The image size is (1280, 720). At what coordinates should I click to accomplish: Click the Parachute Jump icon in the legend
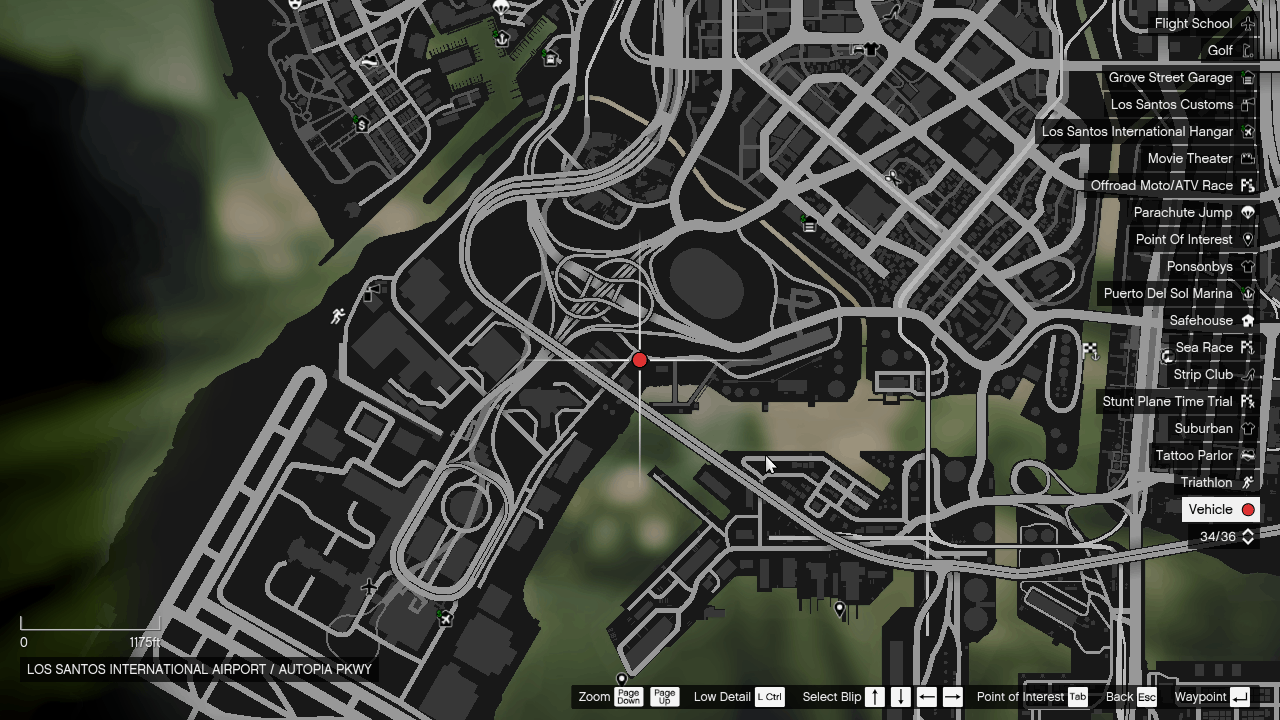coord(1247,212)
